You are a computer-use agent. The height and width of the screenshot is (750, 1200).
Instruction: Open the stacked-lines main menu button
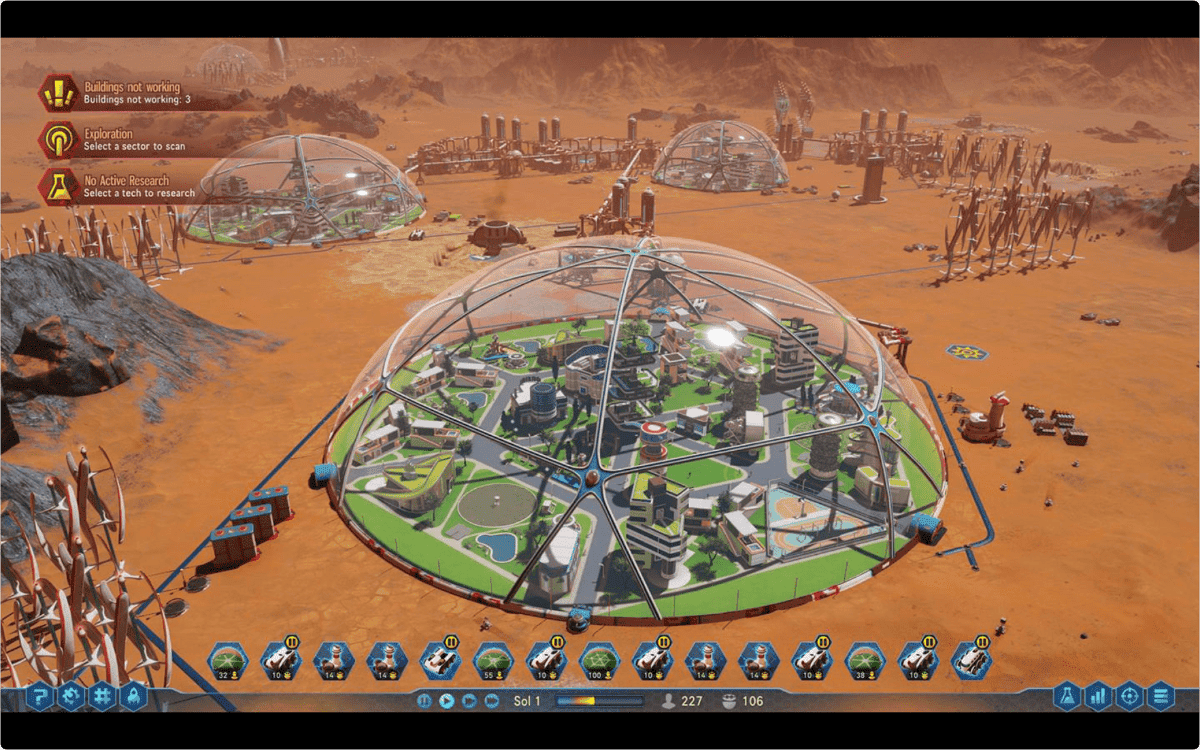point(1160,695)
